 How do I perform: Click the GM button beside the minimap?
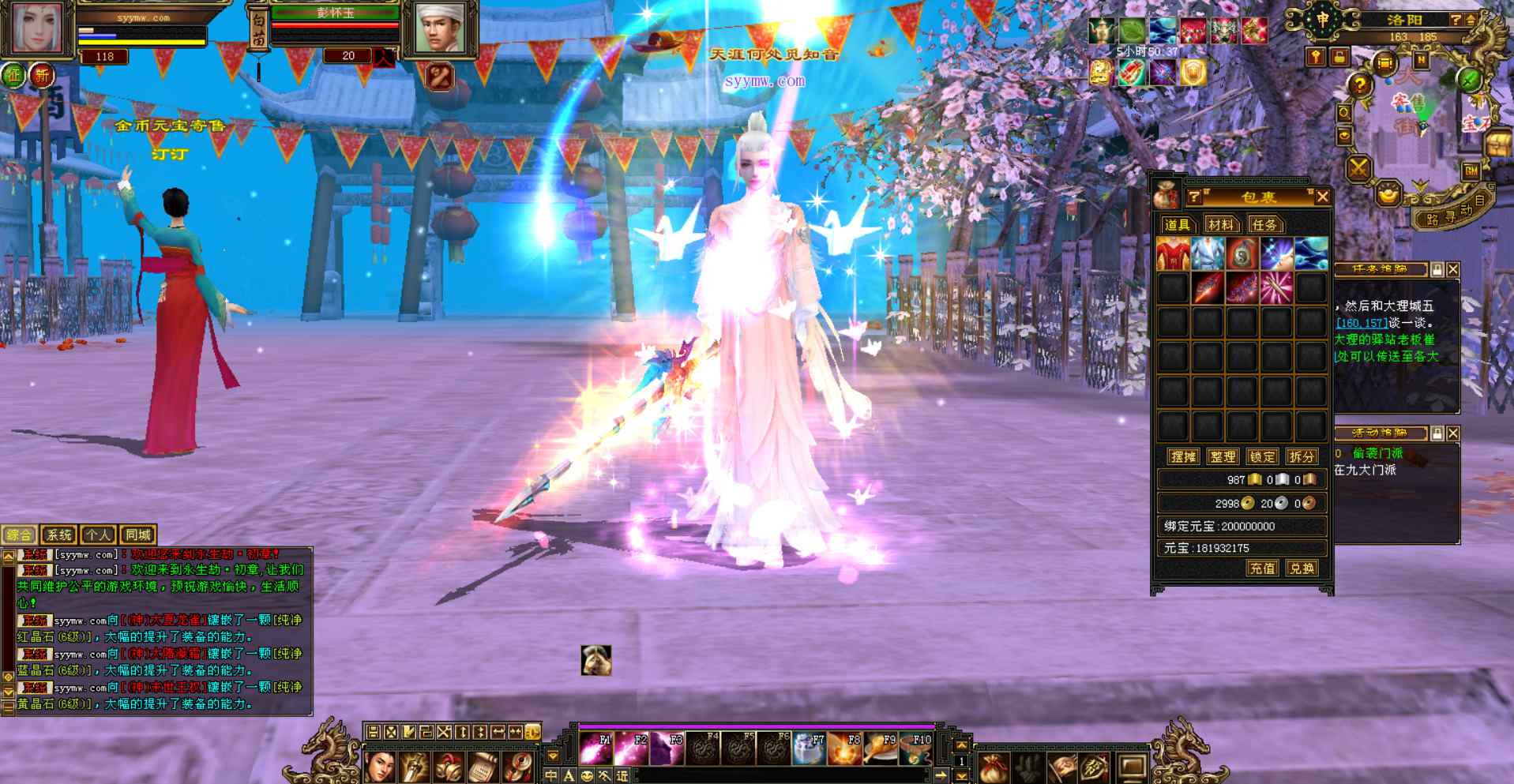tap(1471, 171)
